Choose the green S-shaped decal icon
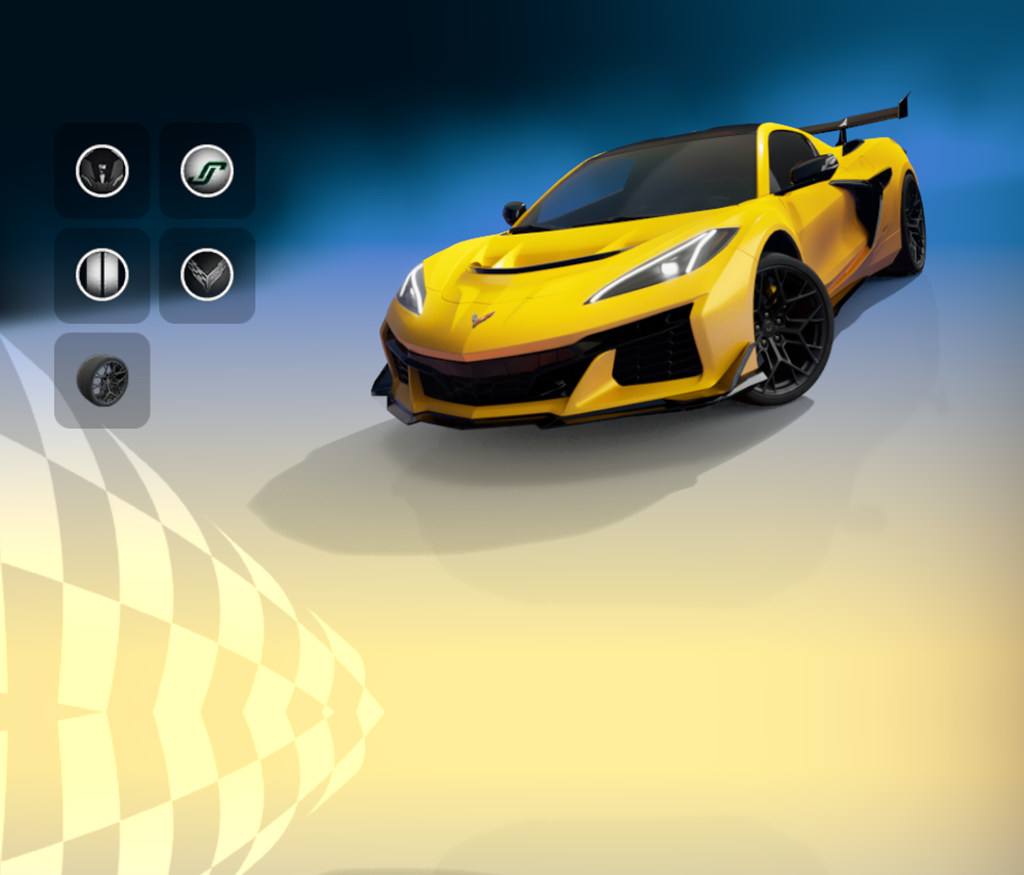Screen dimensions: 1024x875 207,171
